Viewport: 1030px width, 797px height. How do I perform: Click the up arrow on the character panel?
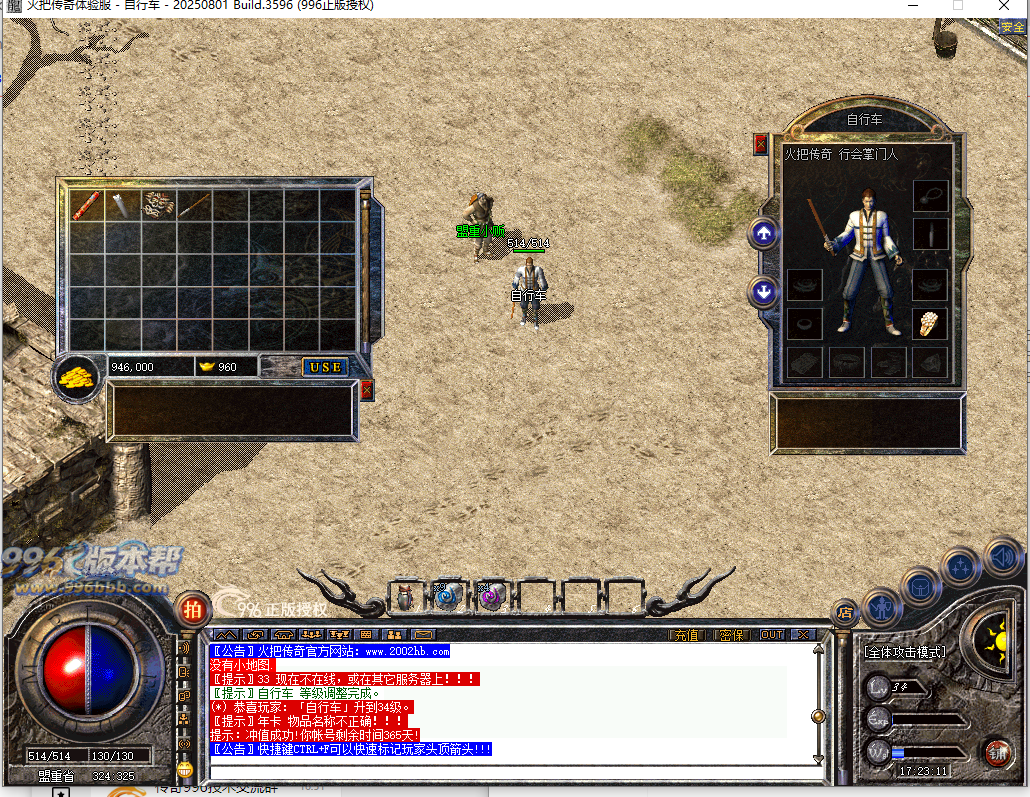pos(764,234)
